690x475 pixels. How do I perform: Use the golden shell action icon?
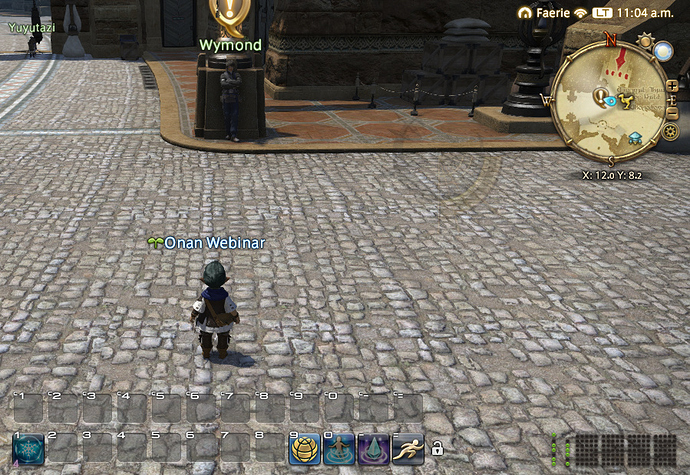pyautogui.click(x=305, y=449)
